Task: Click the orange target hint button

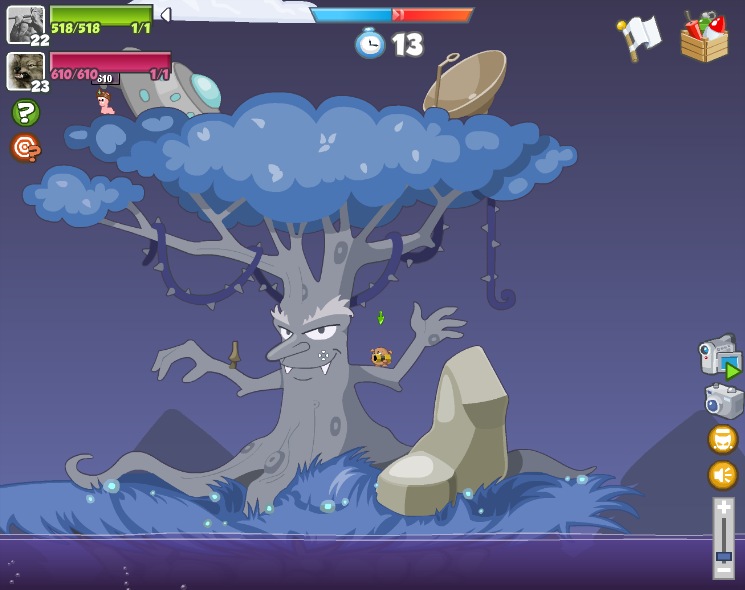Action: (x=25, y=148)
